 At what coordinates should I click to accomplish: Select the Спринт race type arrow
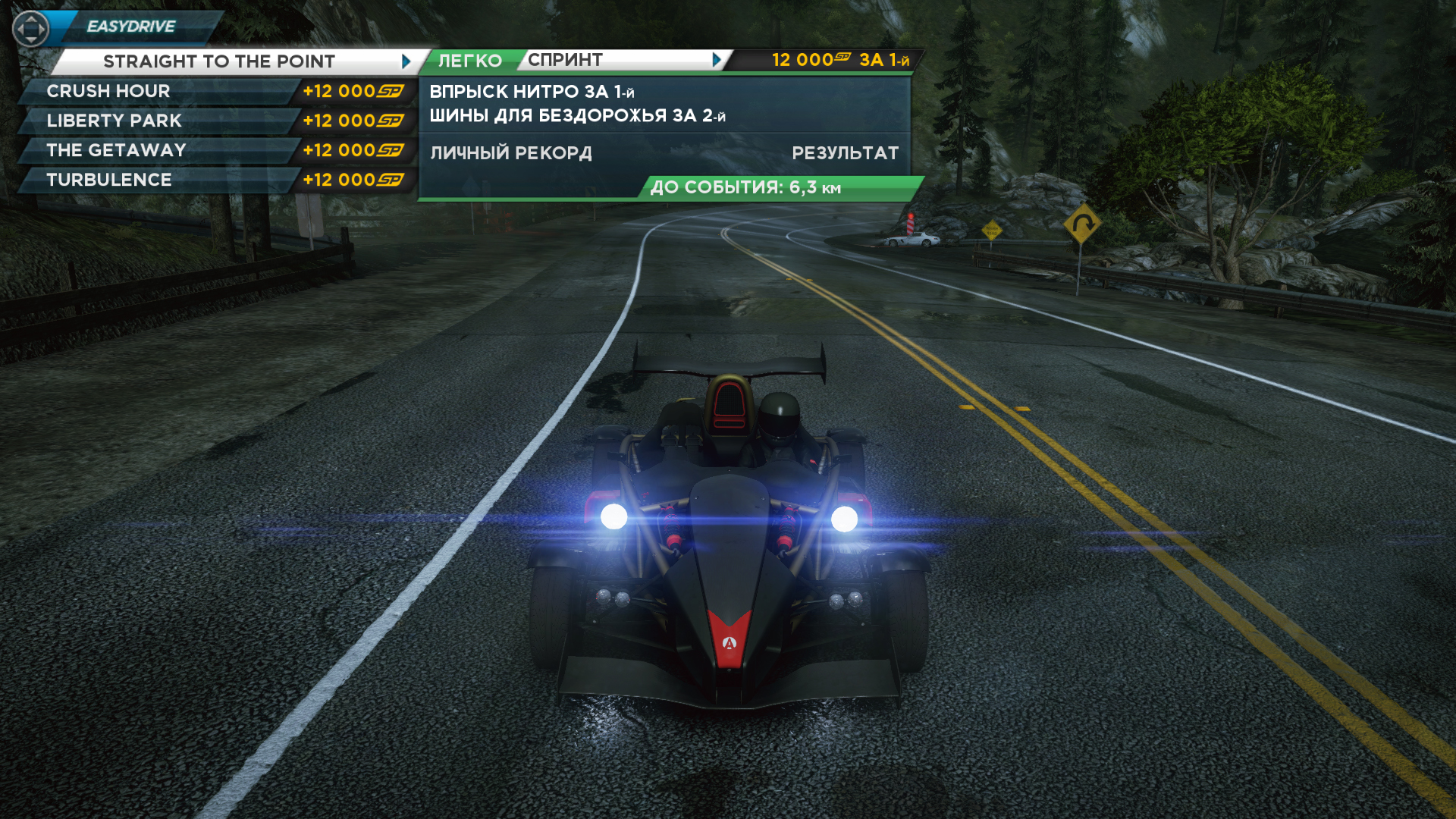(x=717, y=60)
